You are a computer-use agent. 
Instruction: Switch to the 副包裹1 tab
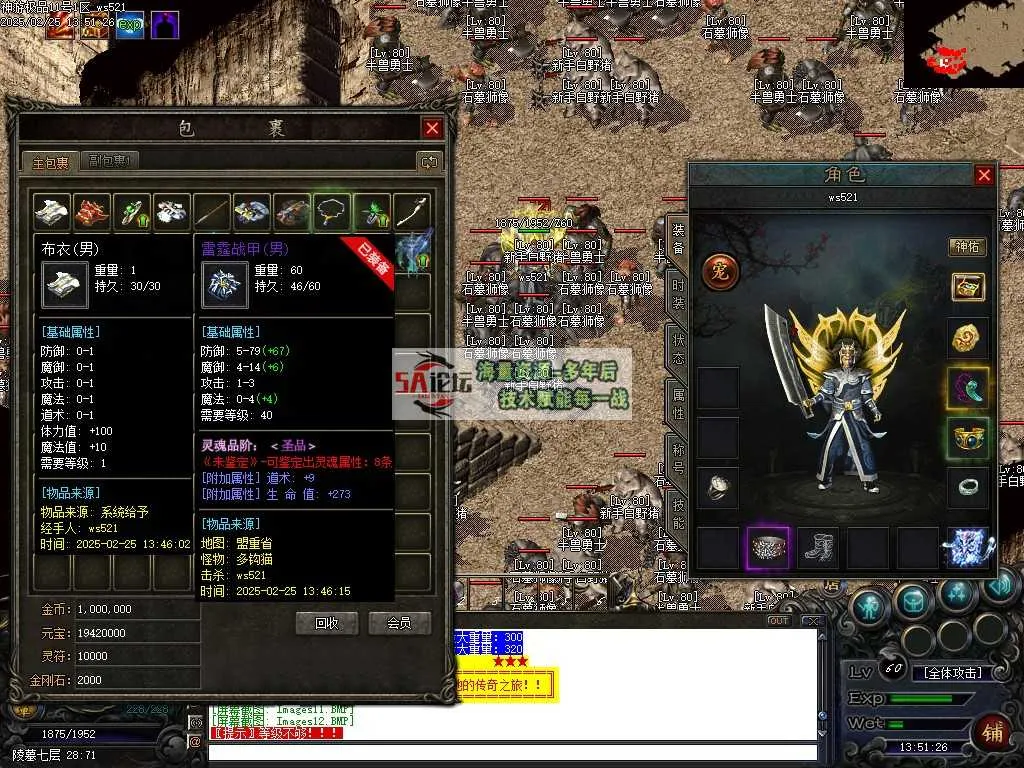pyautogui.click(x=112, y=160)
